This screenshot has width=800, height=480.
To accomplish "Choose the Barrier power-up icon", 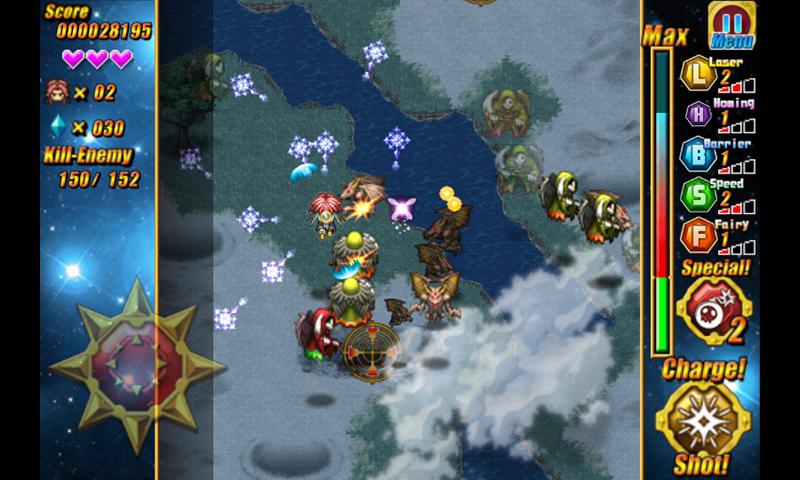I will point(695,154).
